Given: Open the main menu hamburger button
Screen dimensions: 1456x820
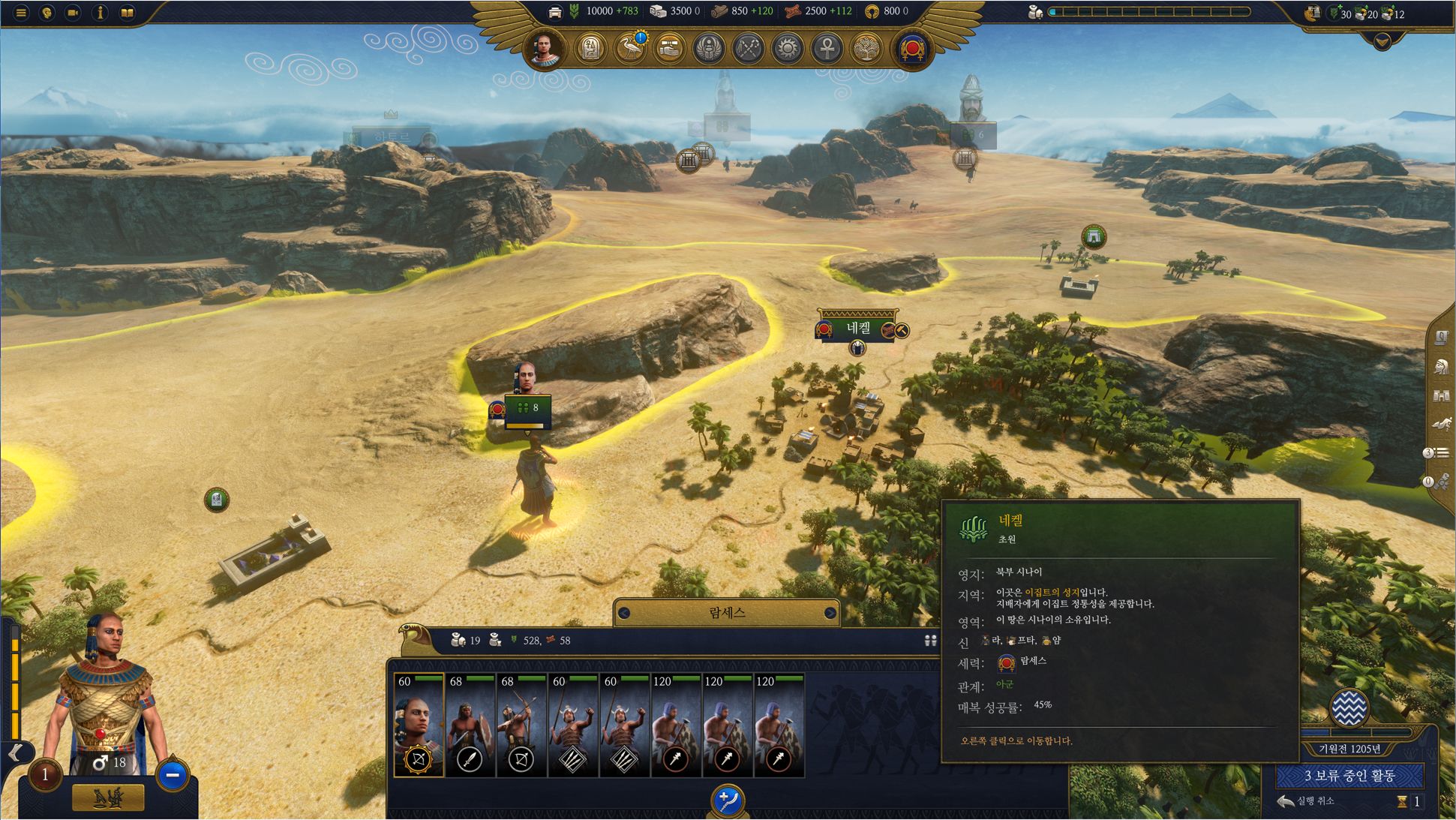Looking at the screenshot, I should [x=21, y=13].
